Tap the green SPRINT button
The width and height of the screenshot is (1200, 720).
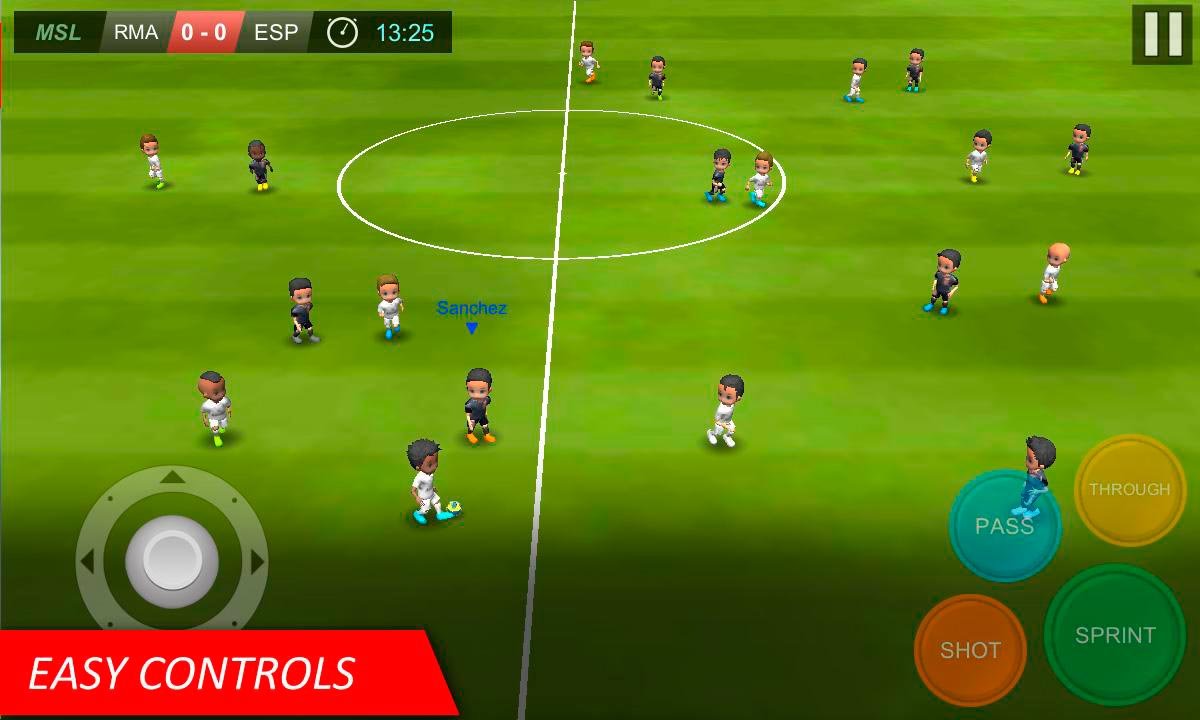(1114, 635)
